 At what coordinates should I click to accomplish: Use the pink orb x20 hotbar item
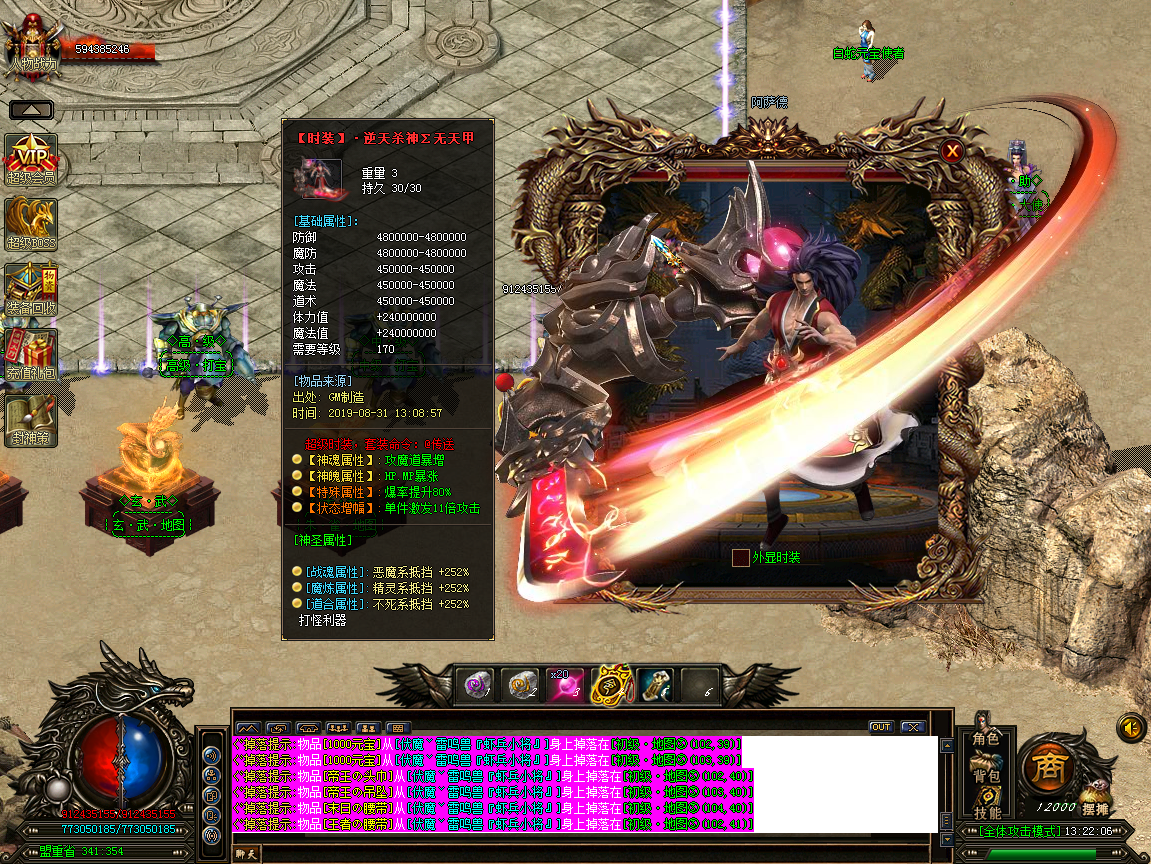565,684
